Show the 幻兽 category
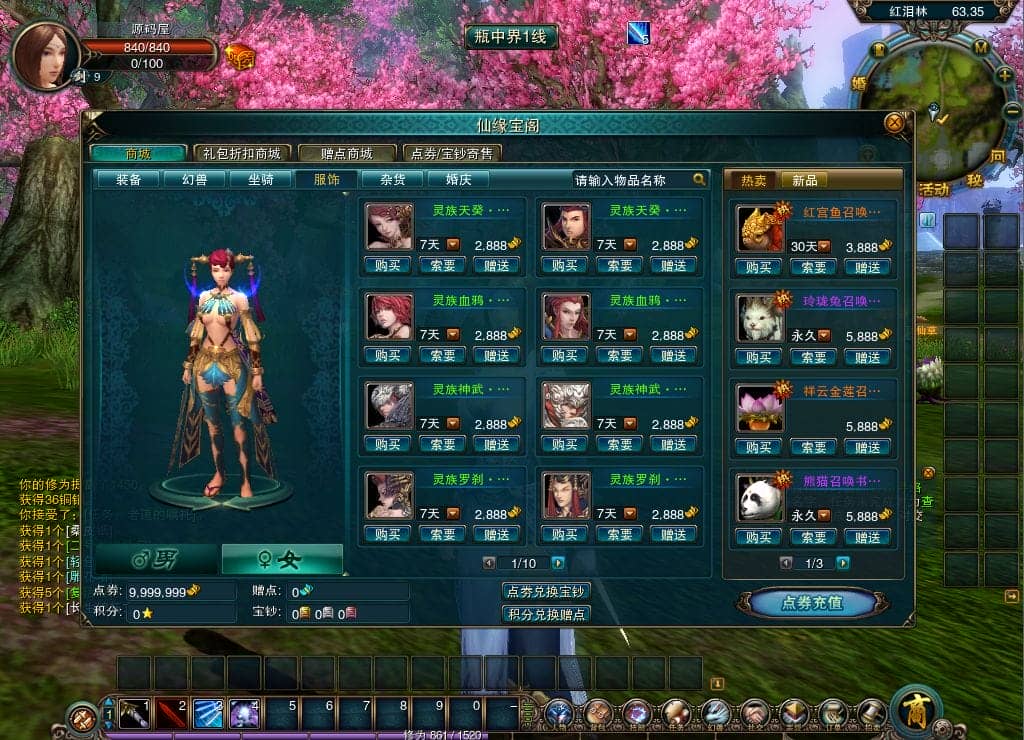Screen dimensions: 1024x740 tap(196, 180)
